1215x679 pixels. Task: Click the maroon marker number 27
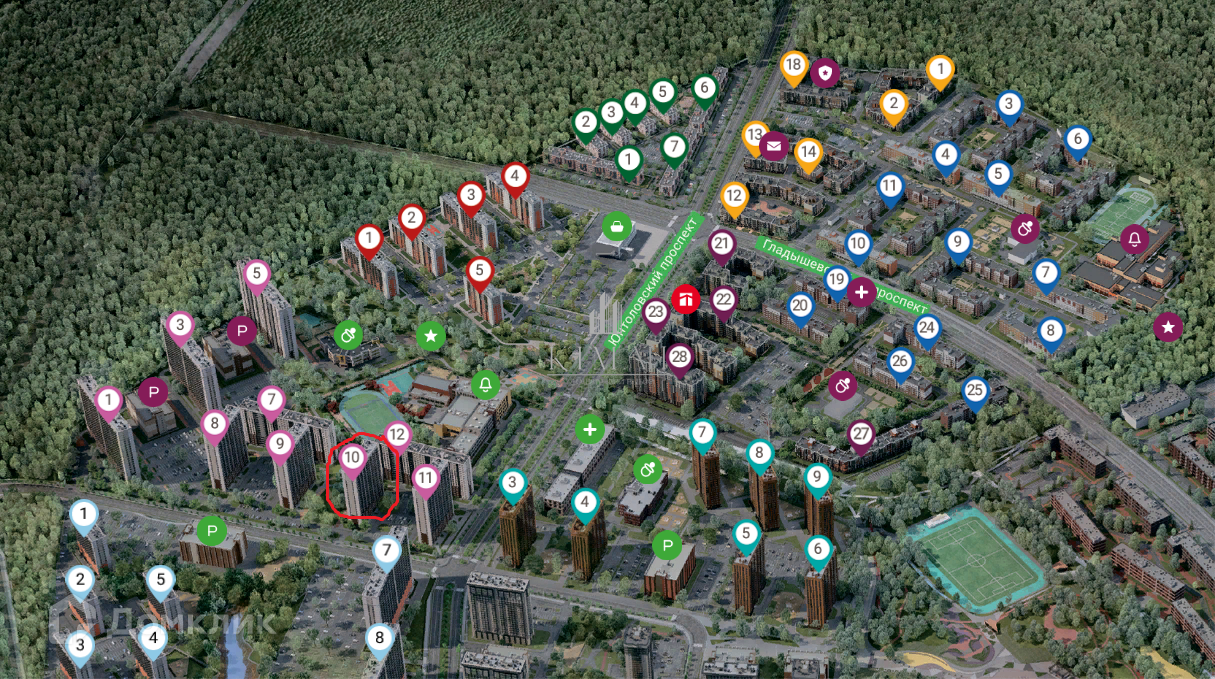tap(861, 434)
